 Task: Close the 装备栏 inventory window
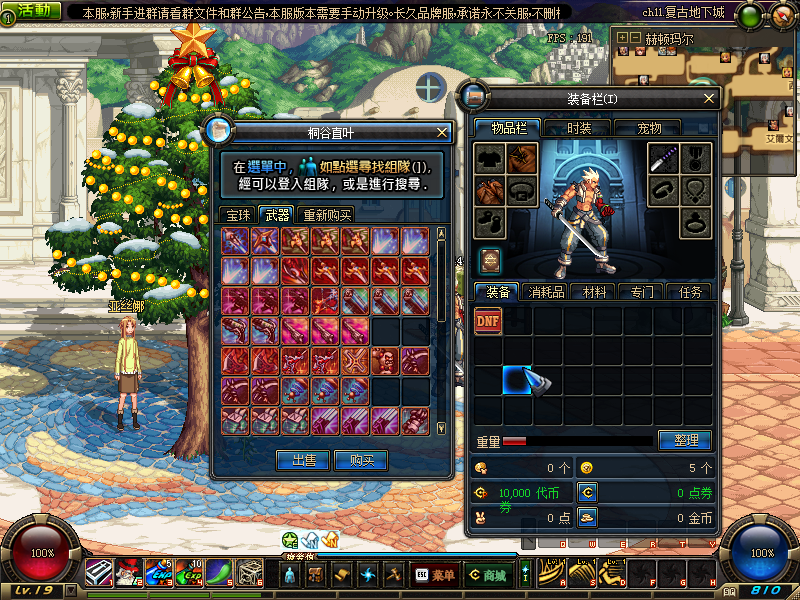tap(709, 99)
